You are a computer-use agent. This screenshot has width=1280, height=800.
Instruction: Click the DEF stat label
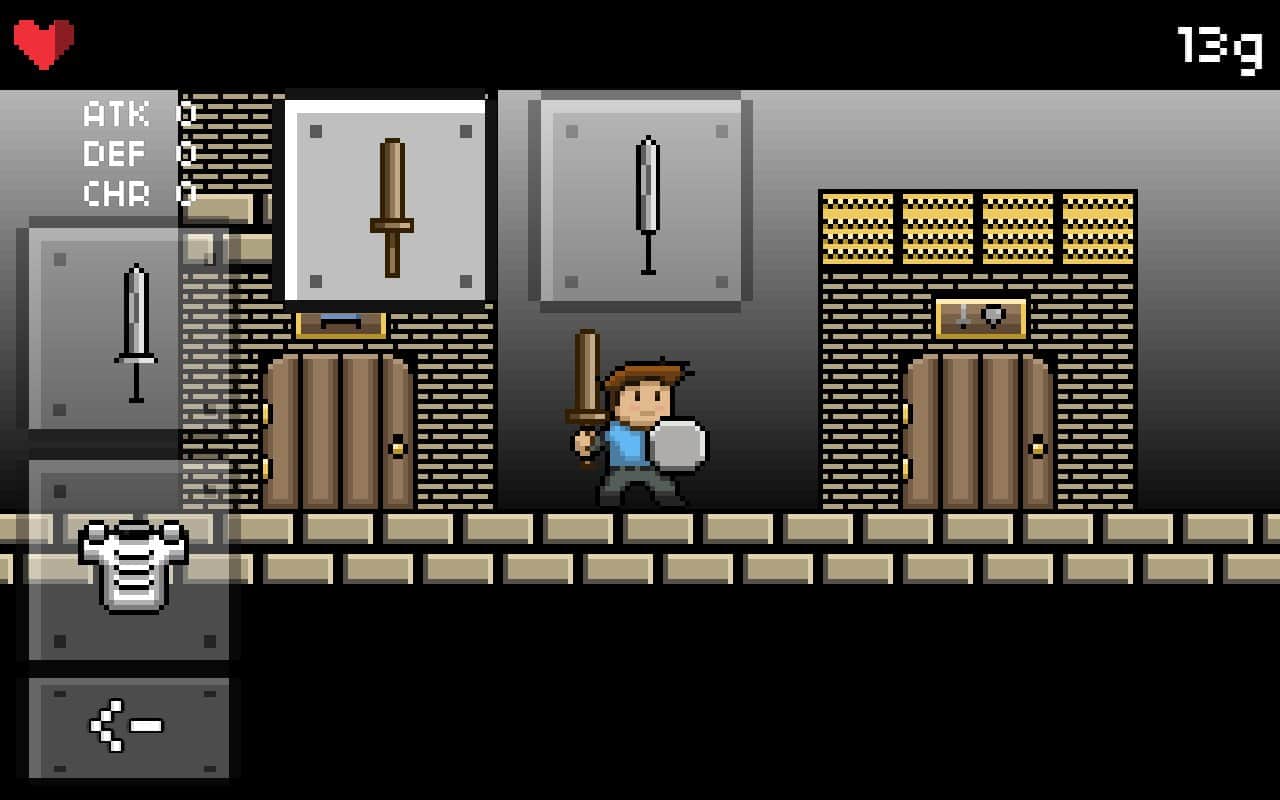[113, 153]
